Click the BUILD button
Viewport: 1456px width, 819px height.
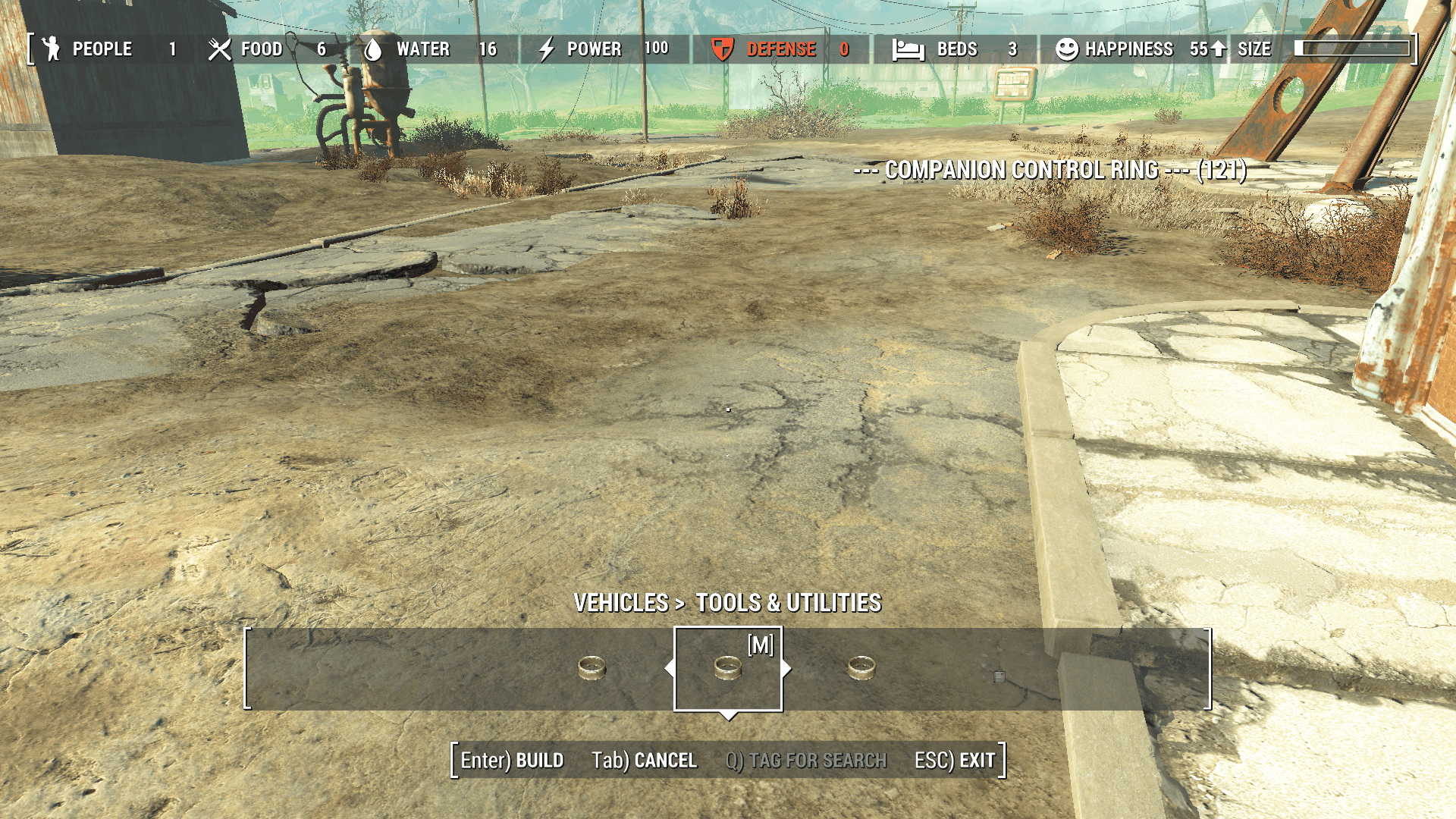point(513,761)
